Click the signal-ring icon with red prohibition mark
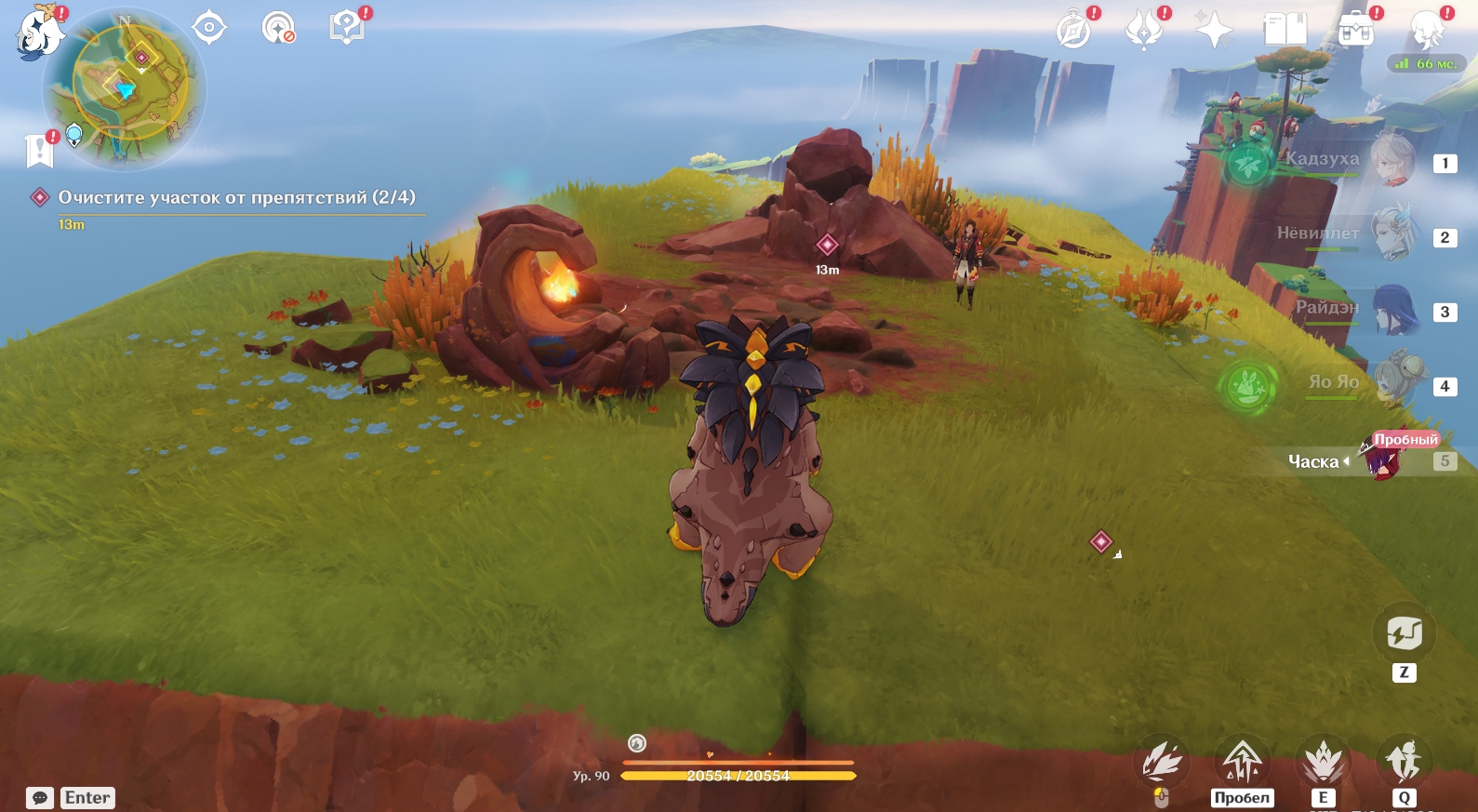 [278, 28]
